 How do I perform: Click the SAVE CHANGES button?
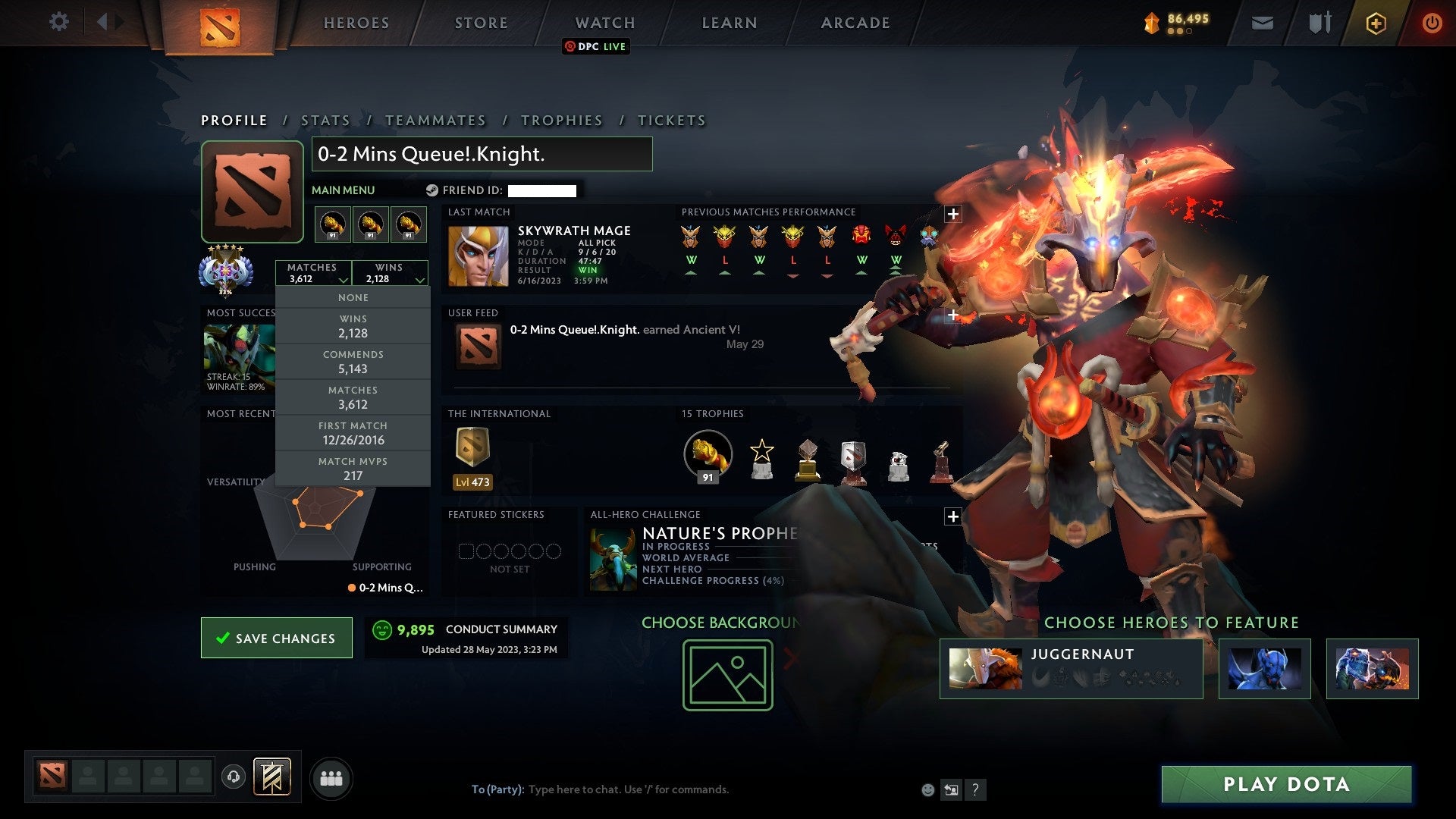point(276,638)
